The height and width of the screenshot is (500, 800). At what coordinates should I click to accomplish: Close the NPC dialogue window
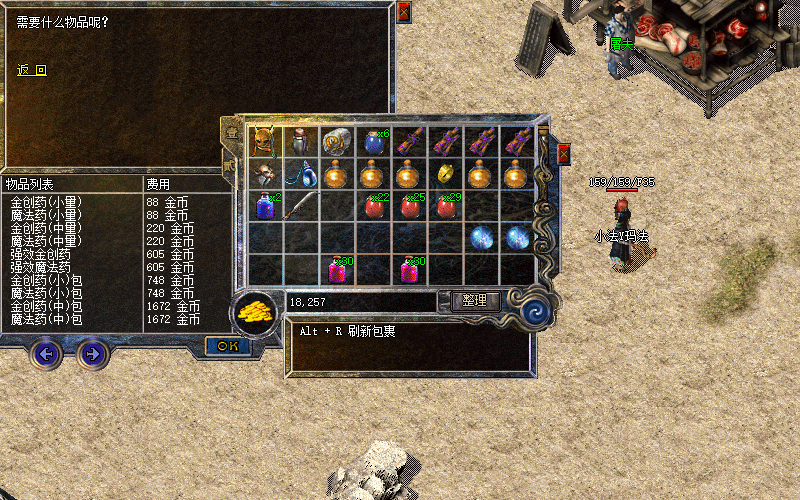(403, 12)
